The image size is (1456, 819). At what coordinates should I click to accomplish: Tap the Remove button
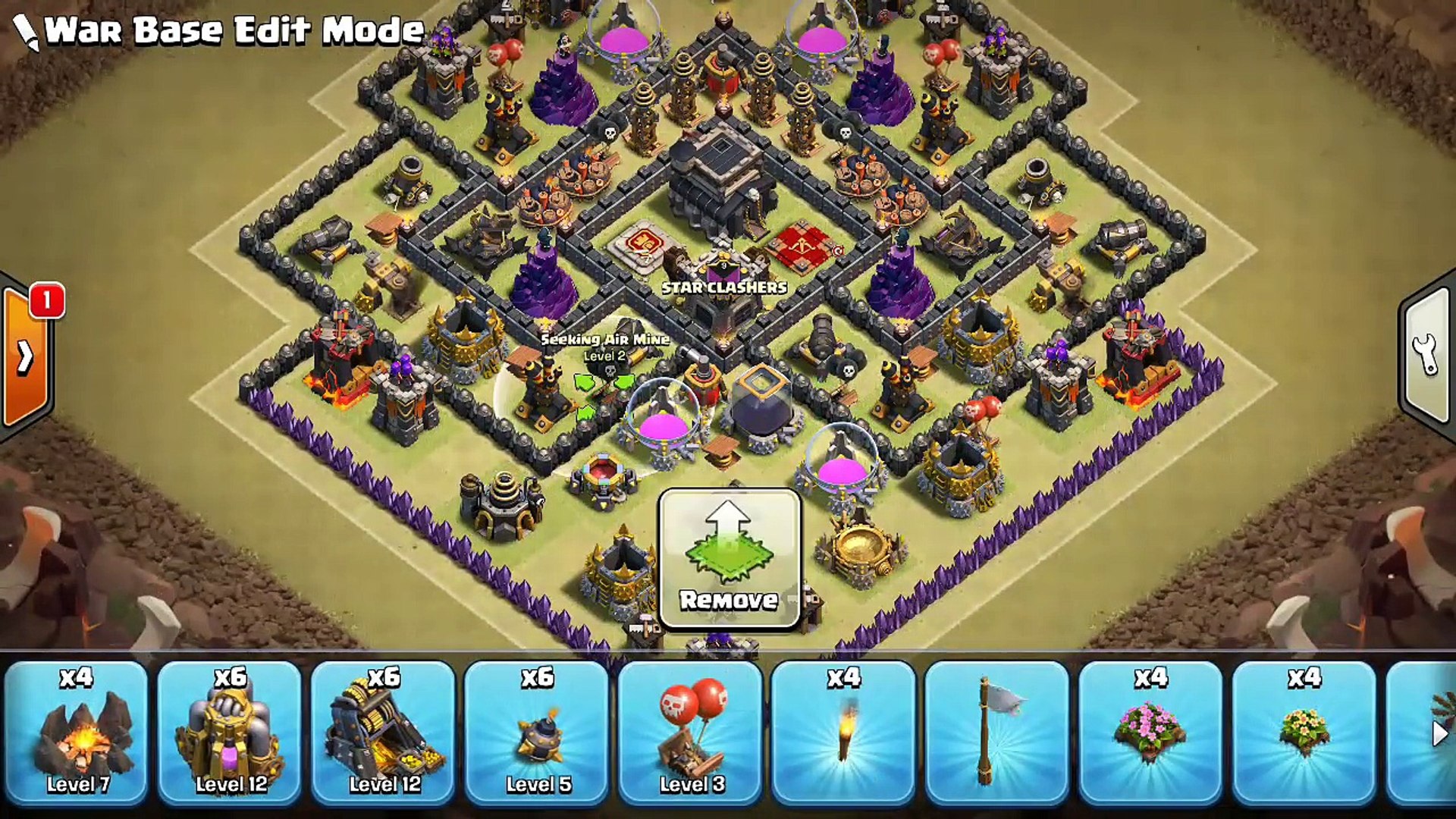click(730, 560)
